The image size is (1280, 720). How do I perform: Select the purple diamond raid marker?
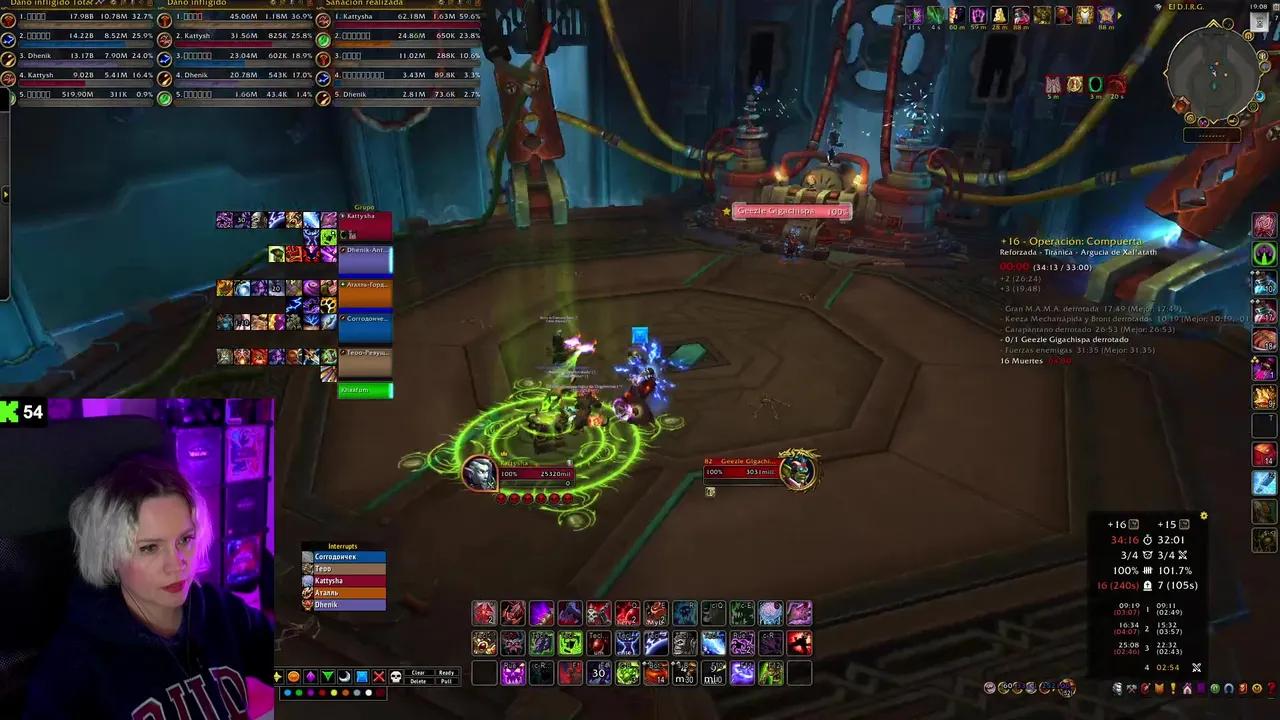310,676
